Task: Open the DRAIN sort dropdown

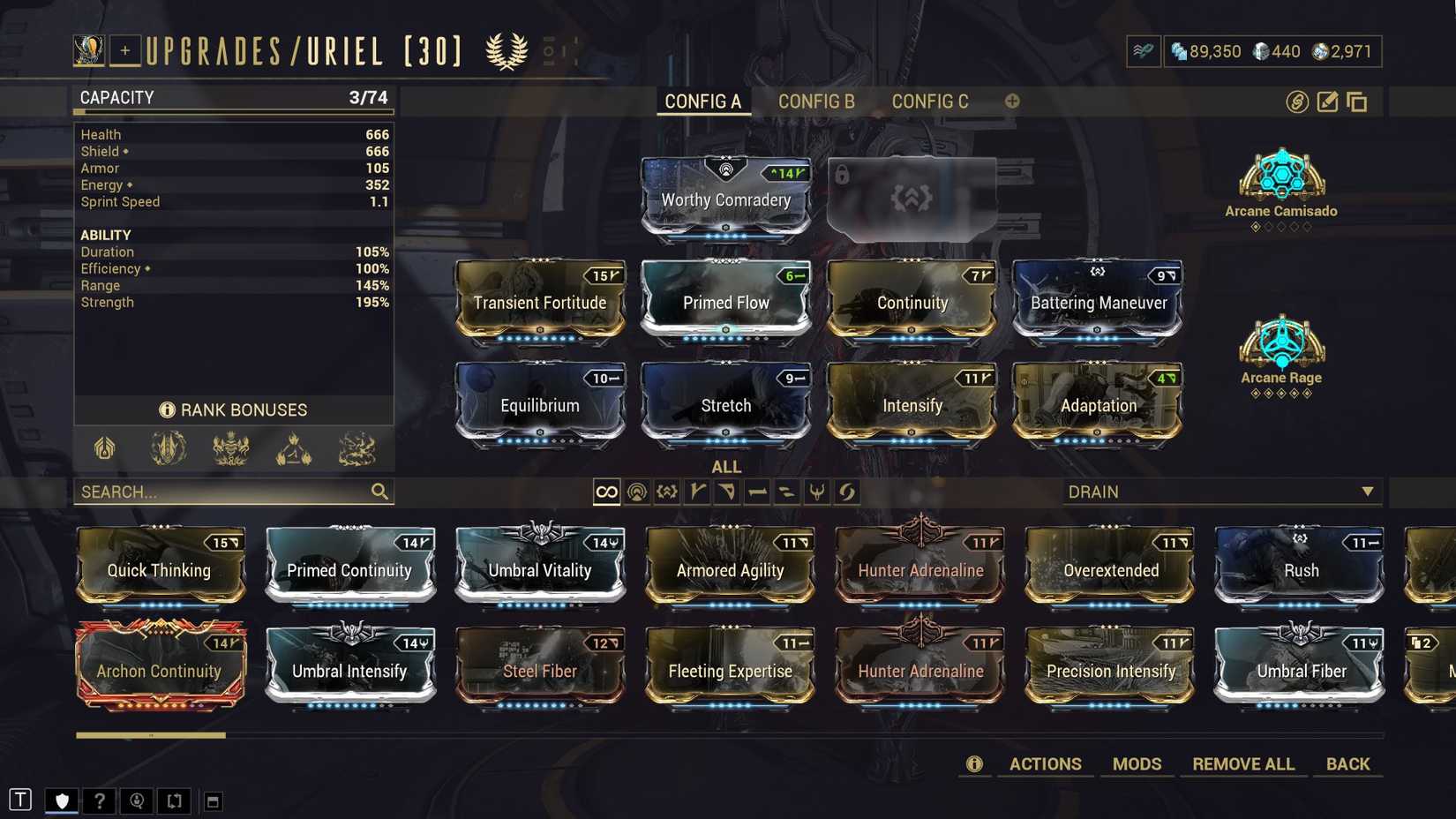Action: click(1222, 492)
